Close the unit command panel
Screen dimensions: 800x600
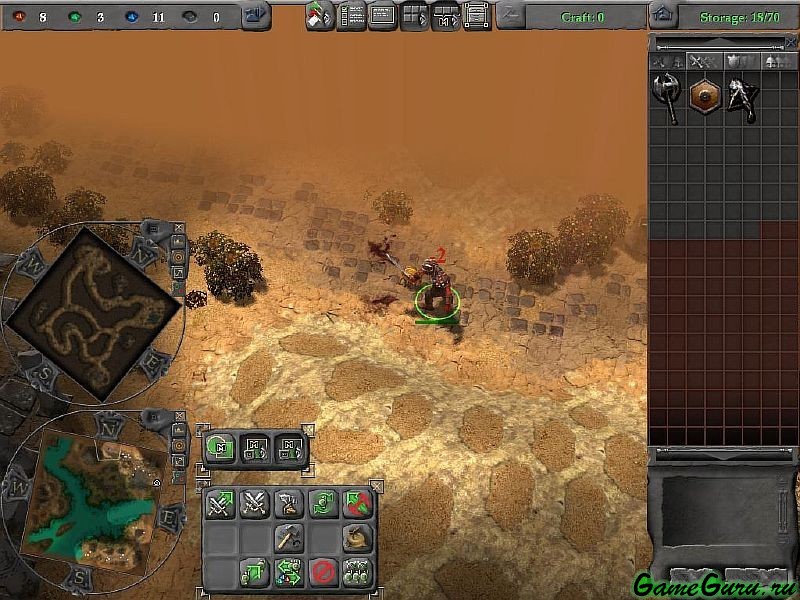(376, 485)
